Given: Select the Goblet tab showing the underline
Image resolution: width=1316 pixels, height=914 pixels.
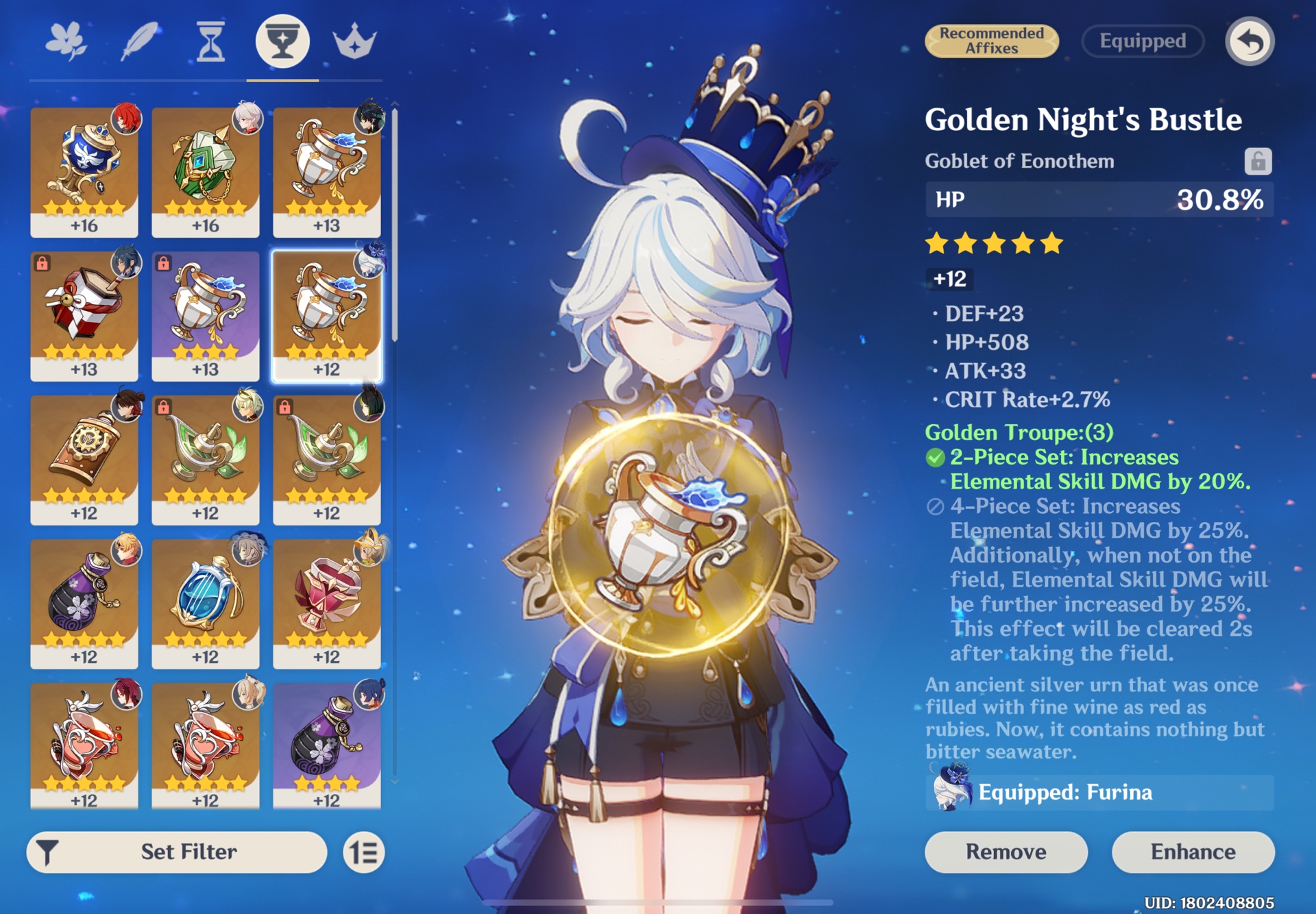Looking at the screenshot, I should pos(282,41).
